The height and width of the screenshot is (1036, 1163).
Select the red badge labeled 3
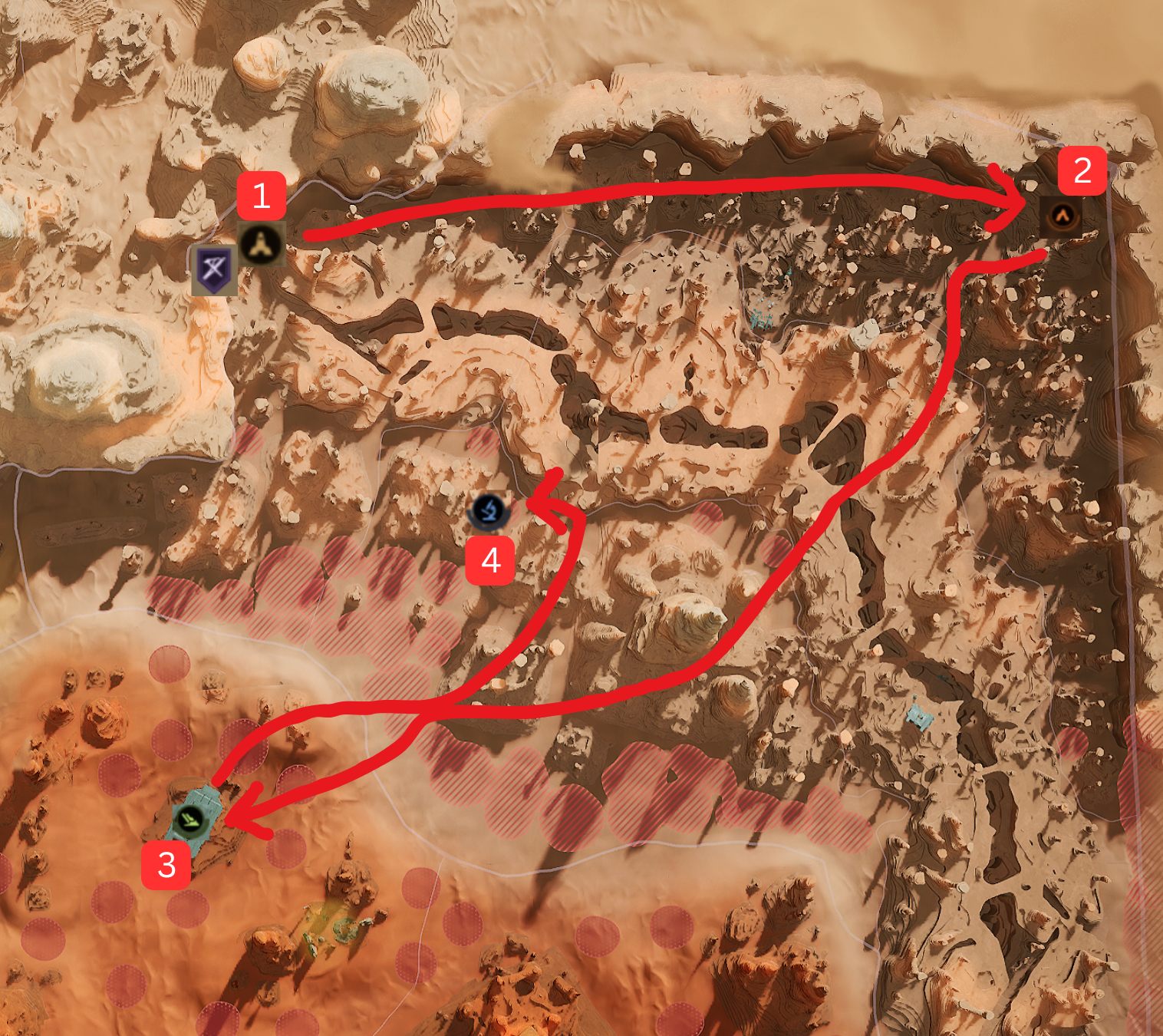tap(166, 866)
